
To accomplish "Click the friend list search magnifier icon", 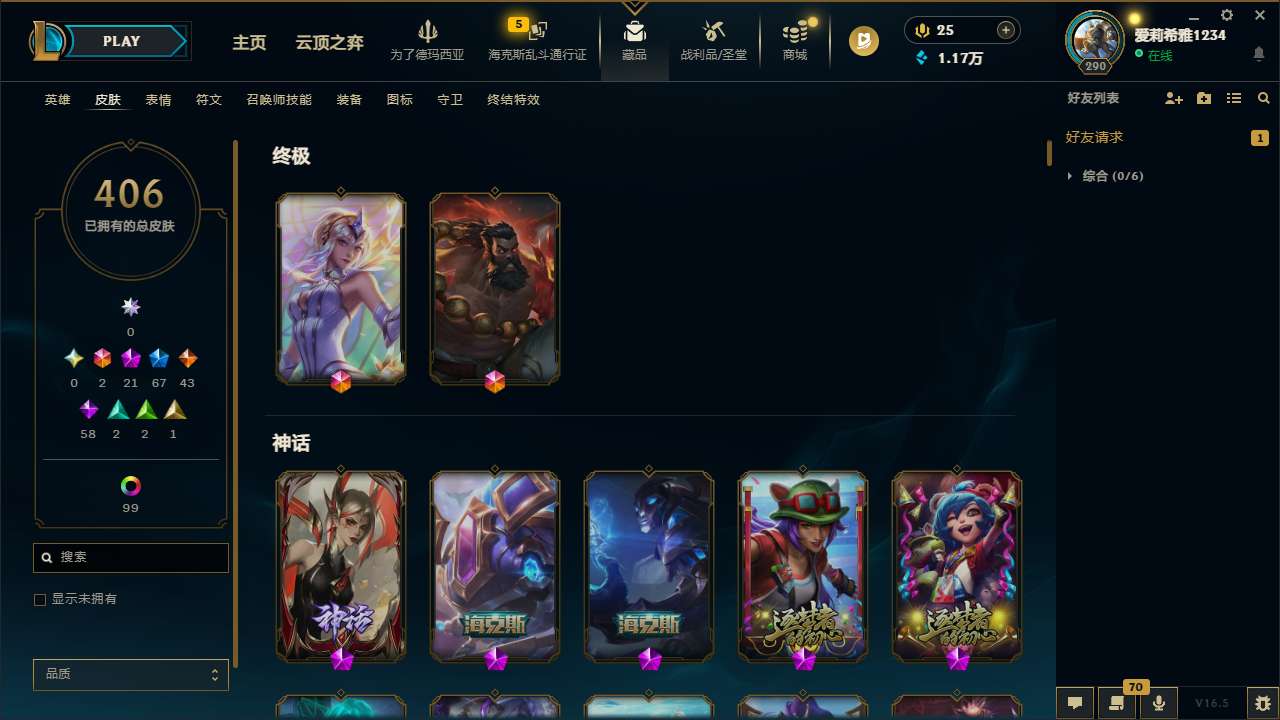I will coord(1263,98).
